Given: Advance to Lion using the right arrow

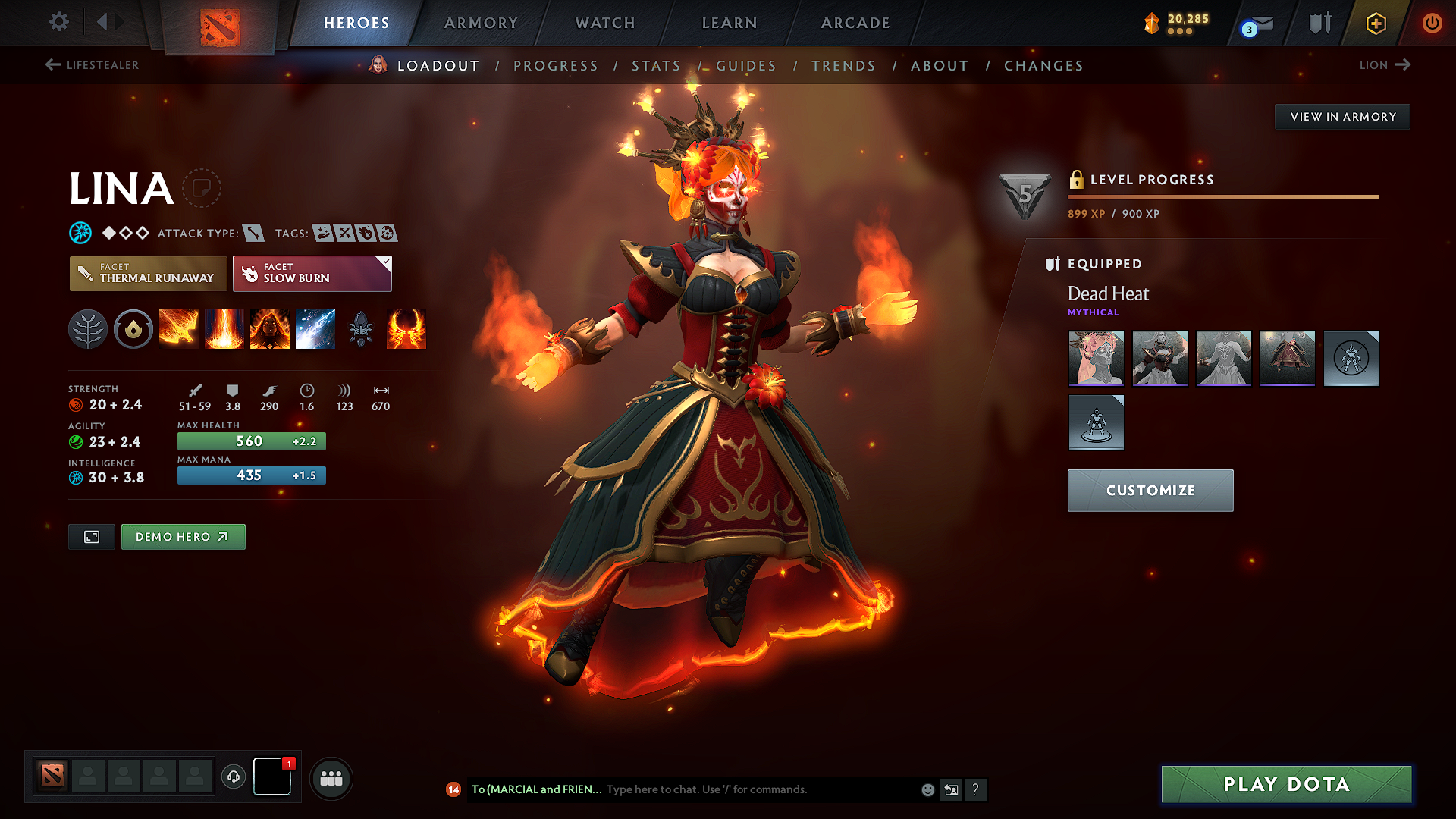Looking at the screenshot, I should pos(1404,65).
